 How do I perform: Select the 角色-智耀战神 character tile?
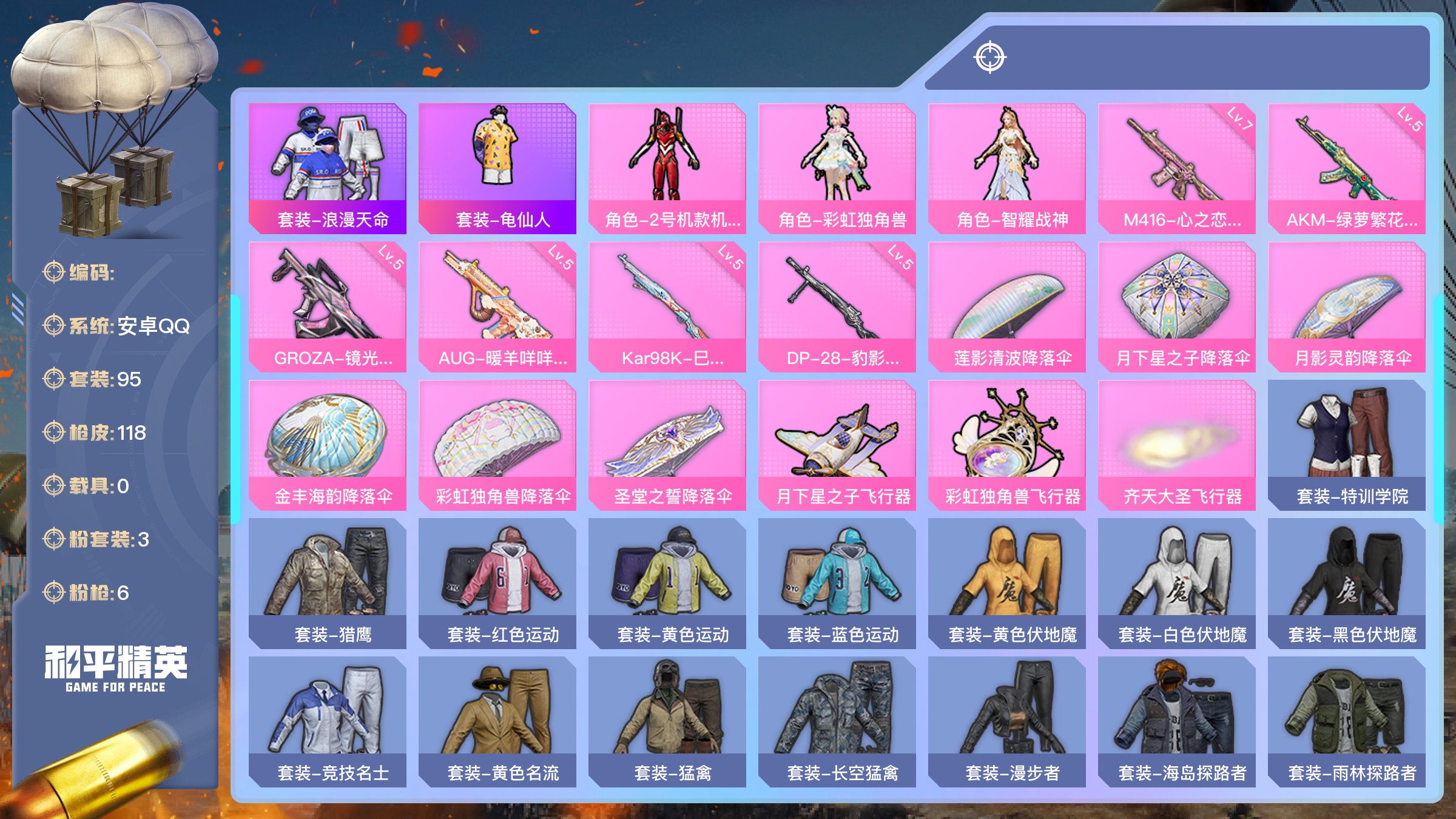[1007, 168]
